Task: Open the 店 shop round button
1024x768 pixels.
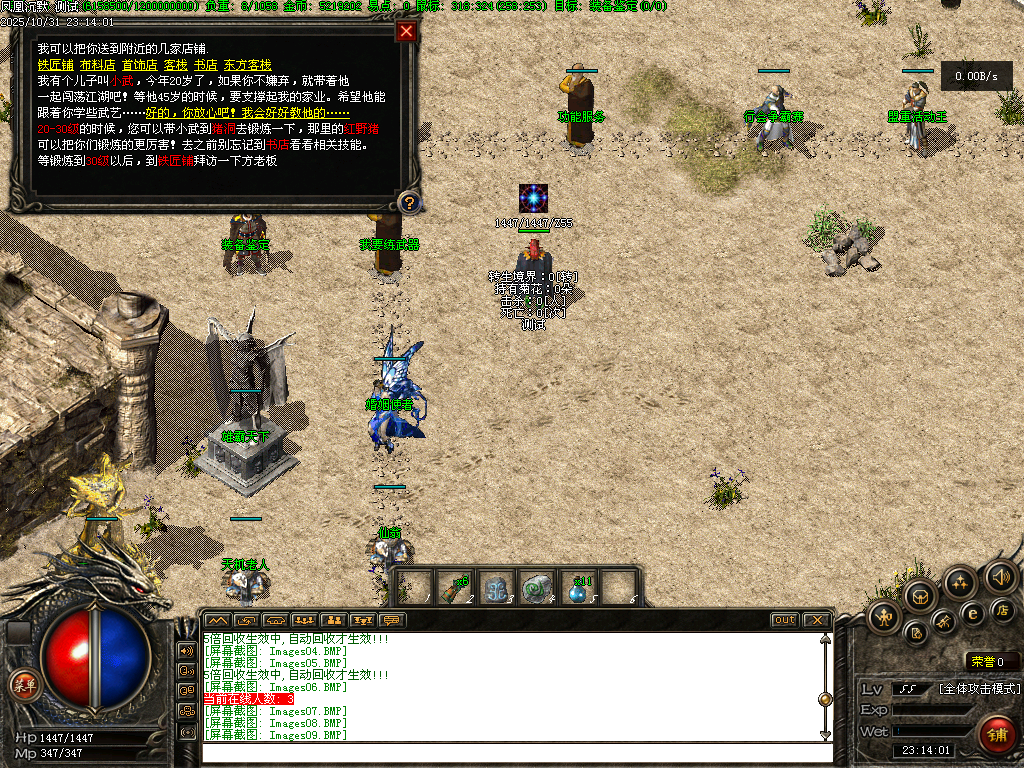Action: click(1003, 610)
